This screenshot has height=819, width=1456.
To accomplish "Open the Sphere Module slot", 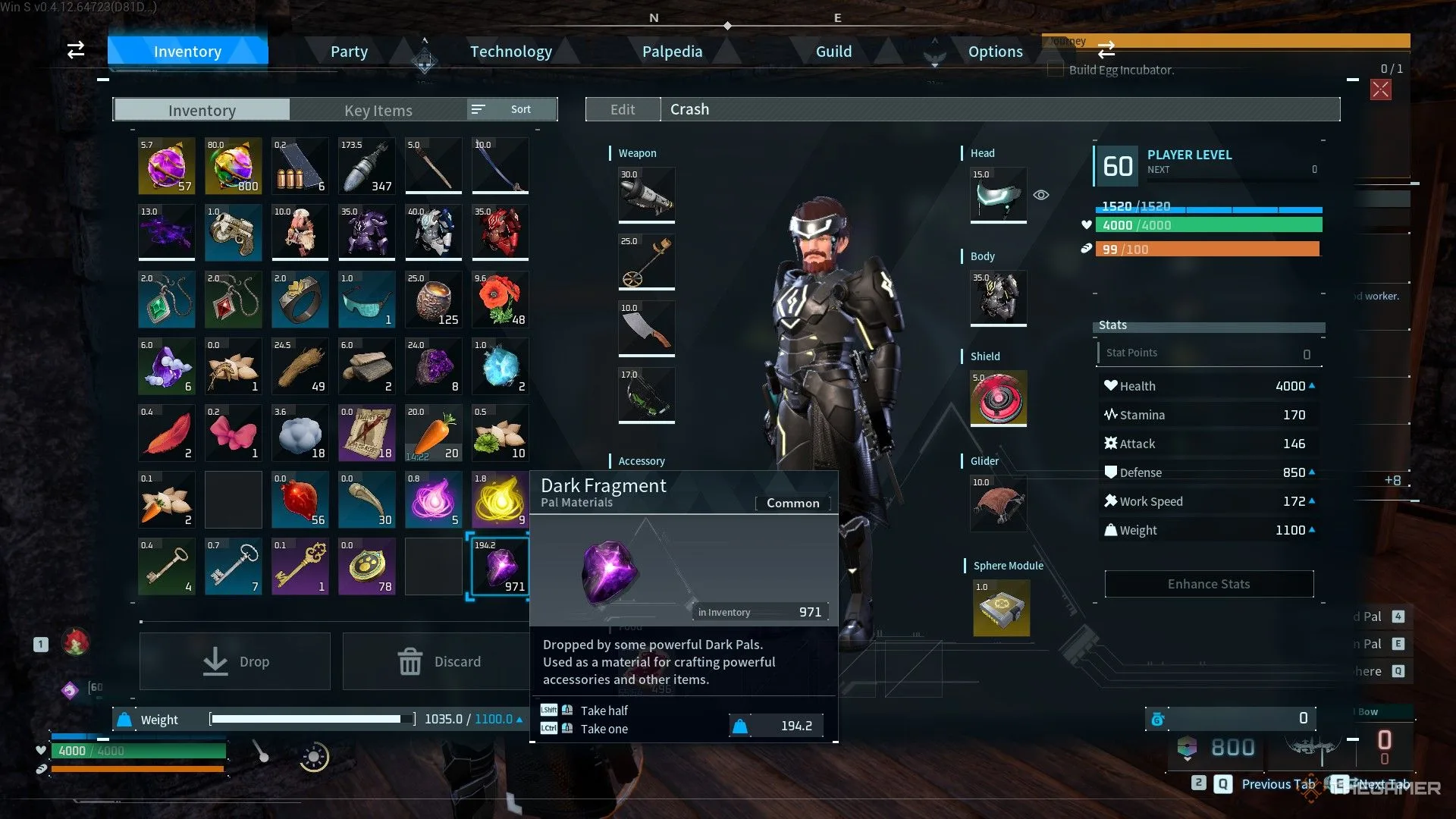I will [x=1001, y=608].
